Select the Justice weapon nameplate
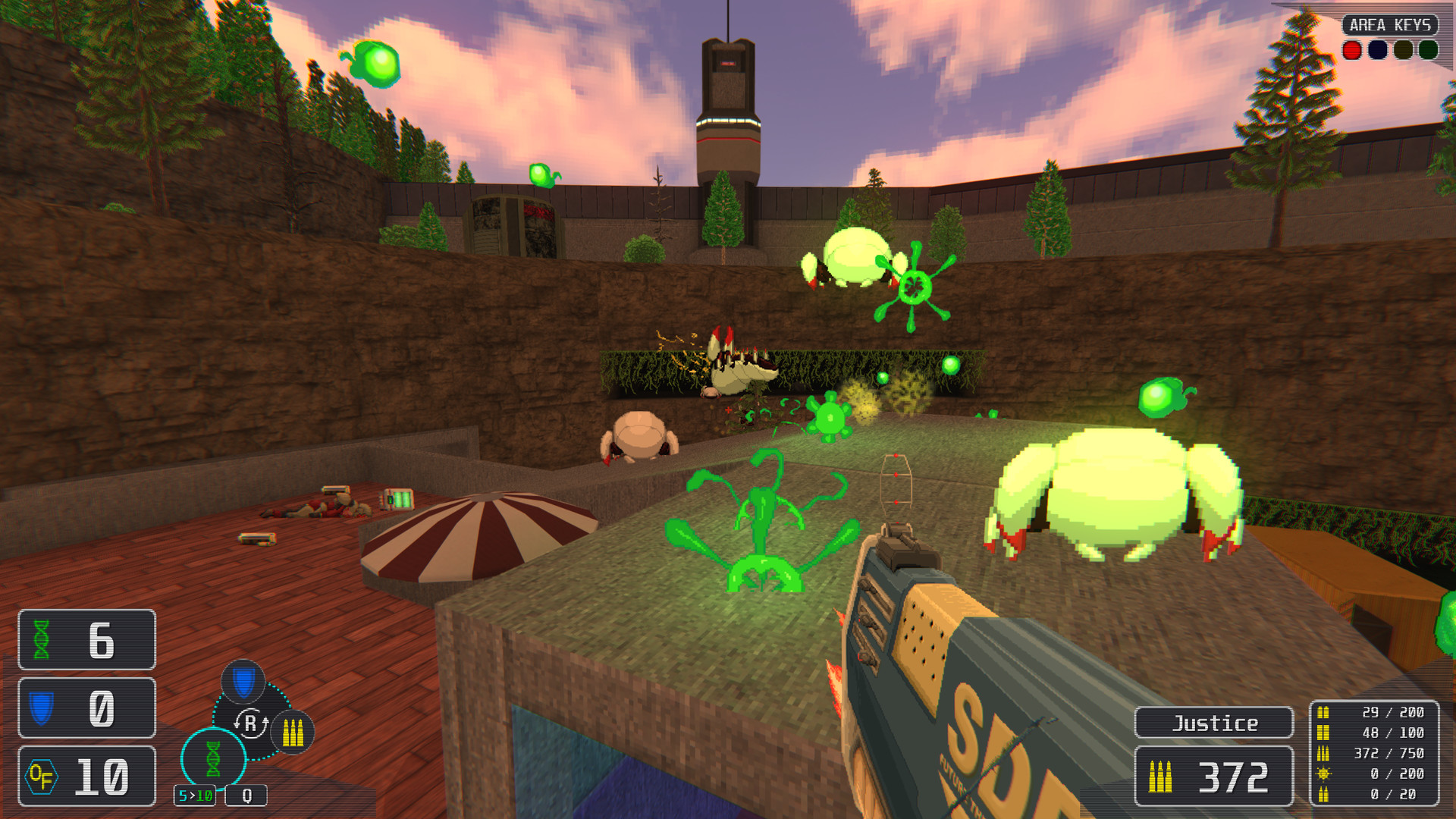1456x819 pixels. point(1213,723)
